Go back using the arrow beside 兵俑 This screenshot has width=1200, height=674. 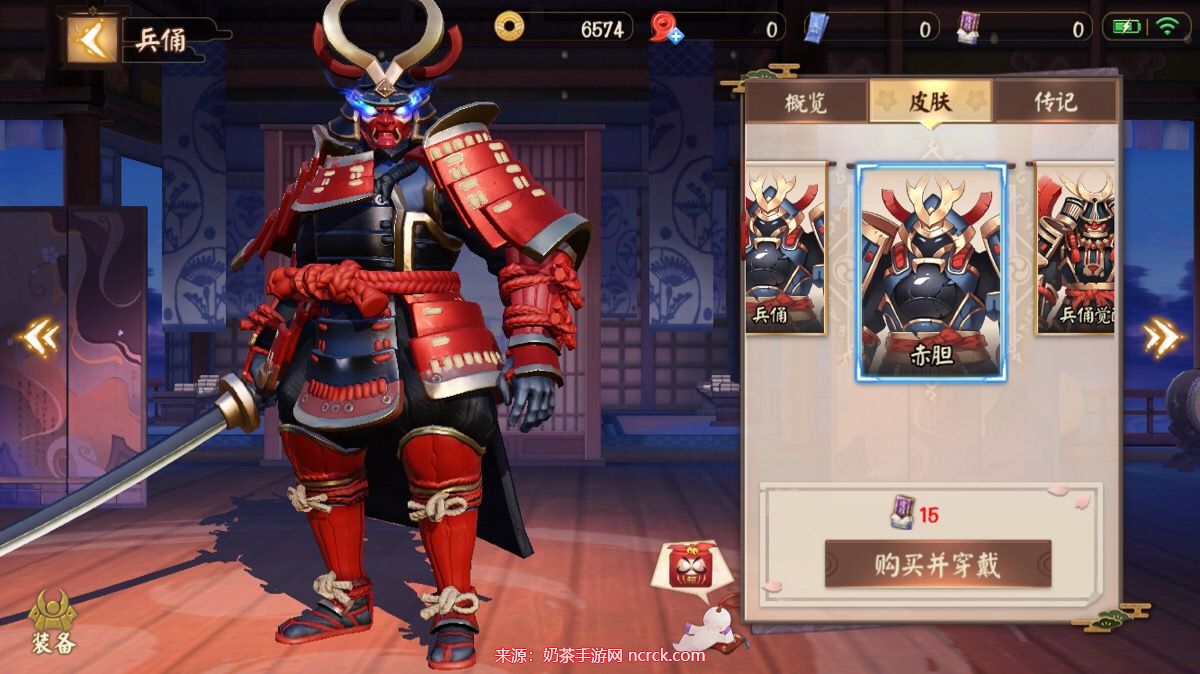(92, 40)
